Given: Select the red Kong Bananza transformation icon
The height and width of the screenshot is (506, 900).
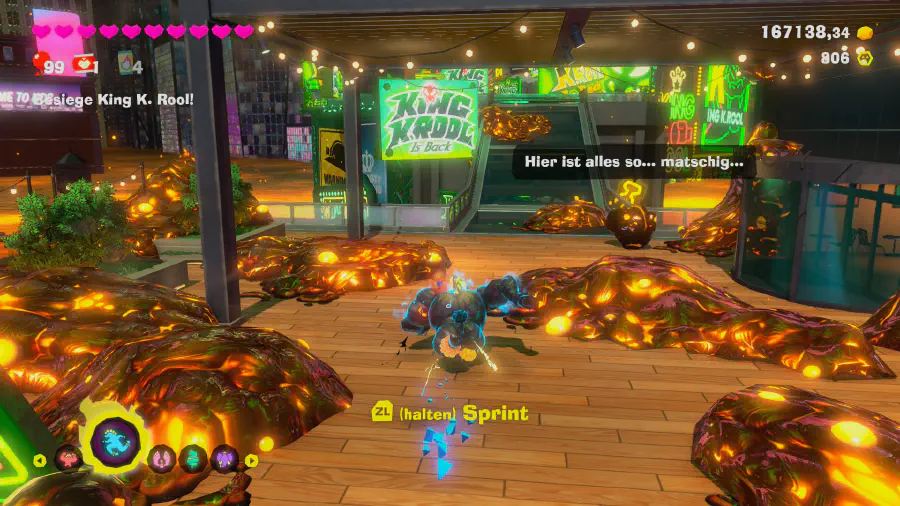Looking at the screenshot, I should click(x=67, y=458).
